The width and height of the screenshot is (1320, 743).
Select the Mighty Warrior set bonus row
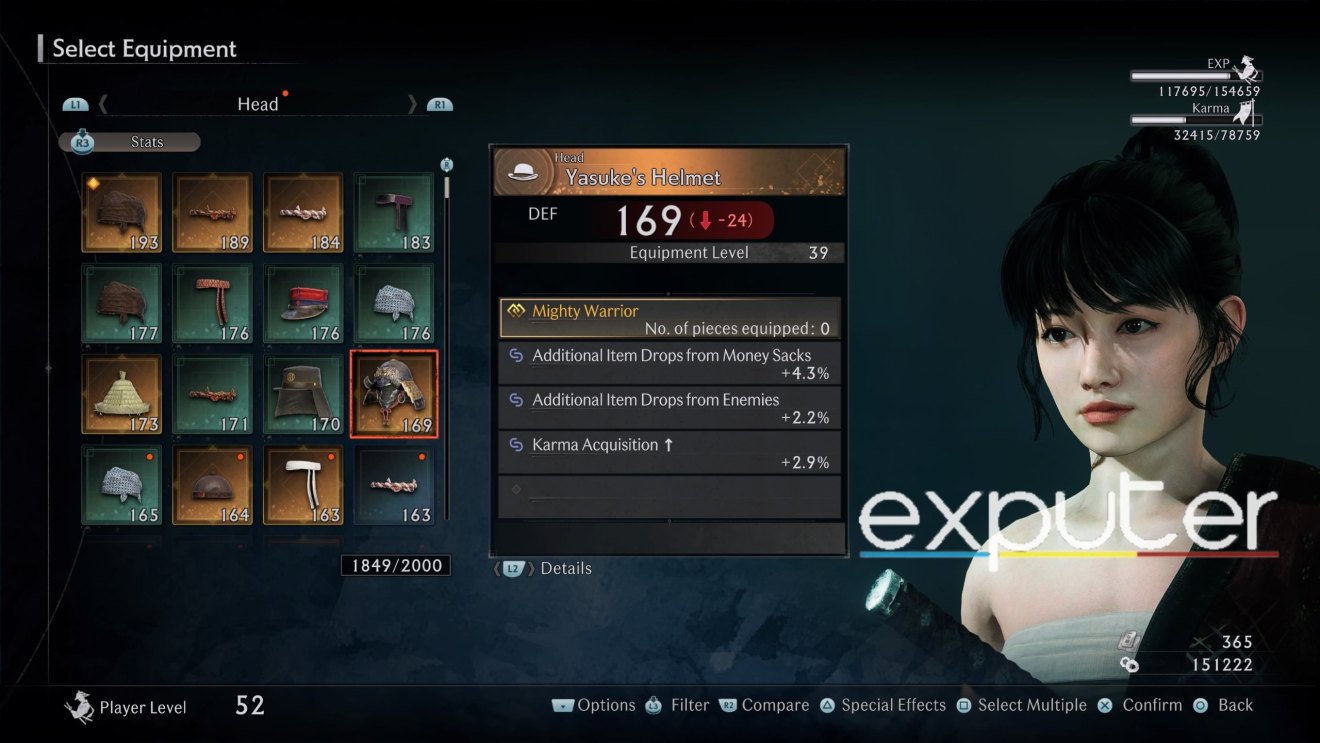pyautogui.click(x=669, y=318)
